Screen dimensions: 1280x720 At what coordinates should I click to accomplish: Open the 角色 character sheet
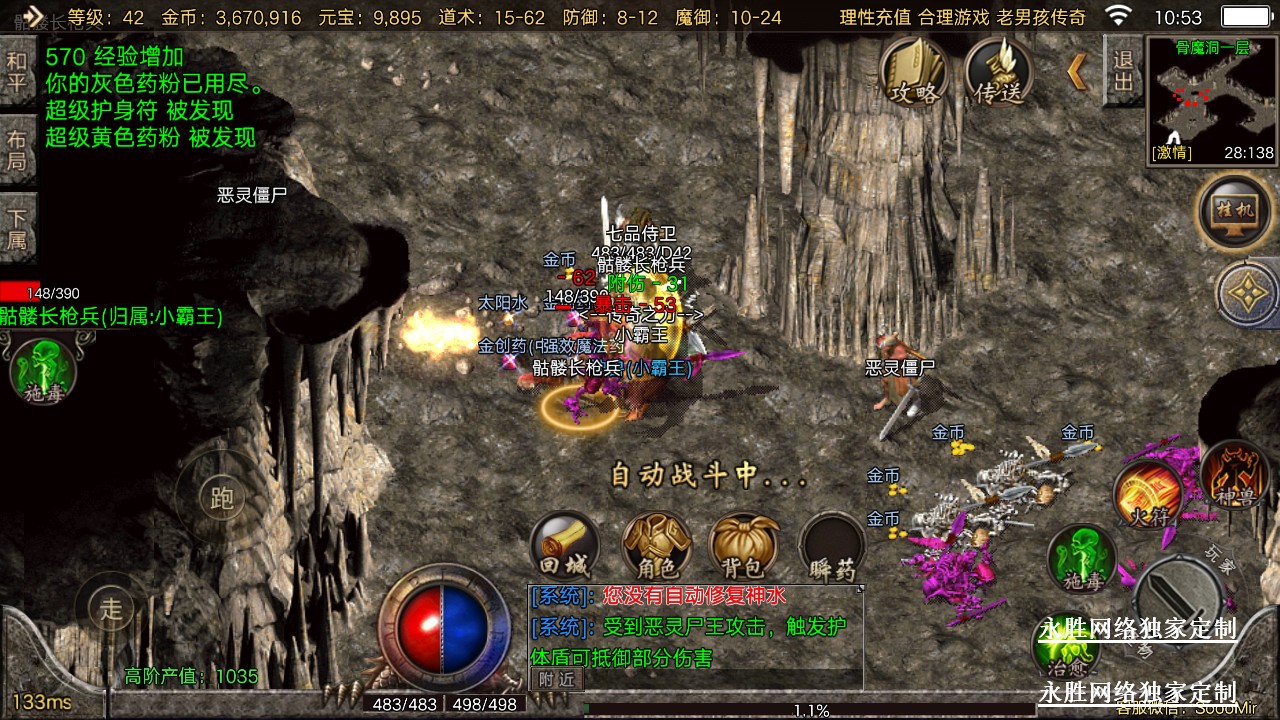pyautogui.click(x=656, y=548)
